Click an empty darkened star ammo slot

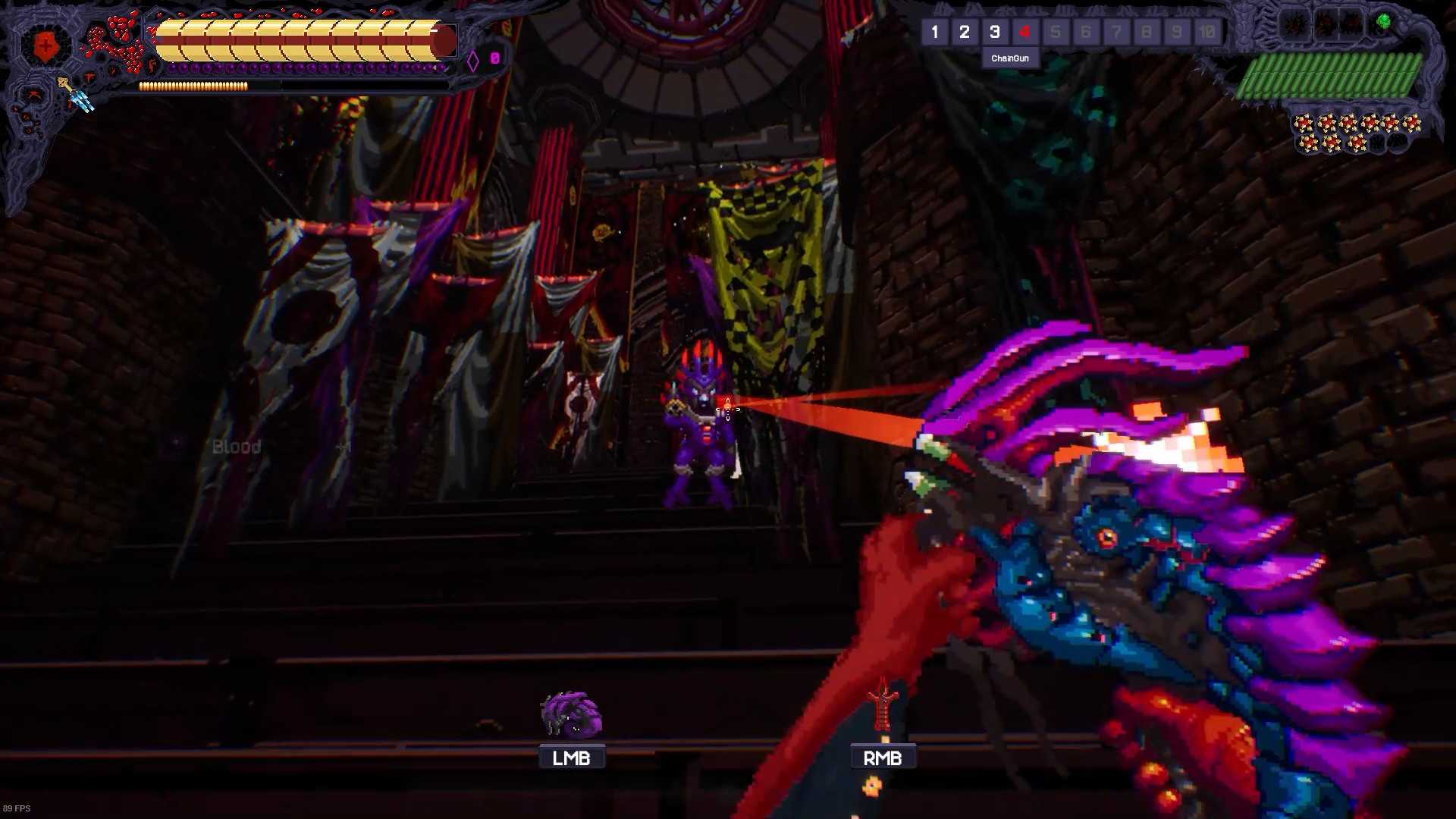[x=1380, y=143]
